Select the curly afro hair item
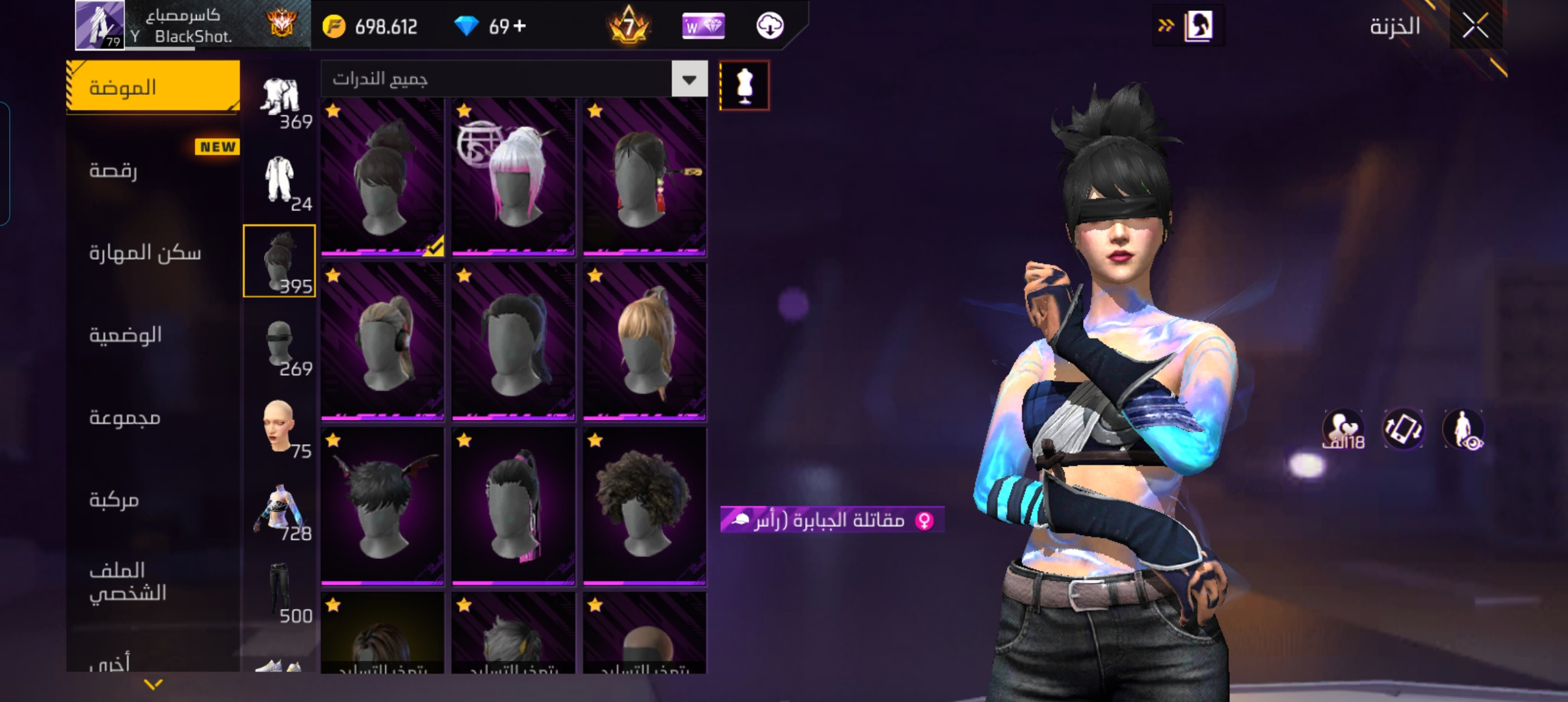Image resolution: width=1568 pixels, height=702 pixels. tap(644, 506)
